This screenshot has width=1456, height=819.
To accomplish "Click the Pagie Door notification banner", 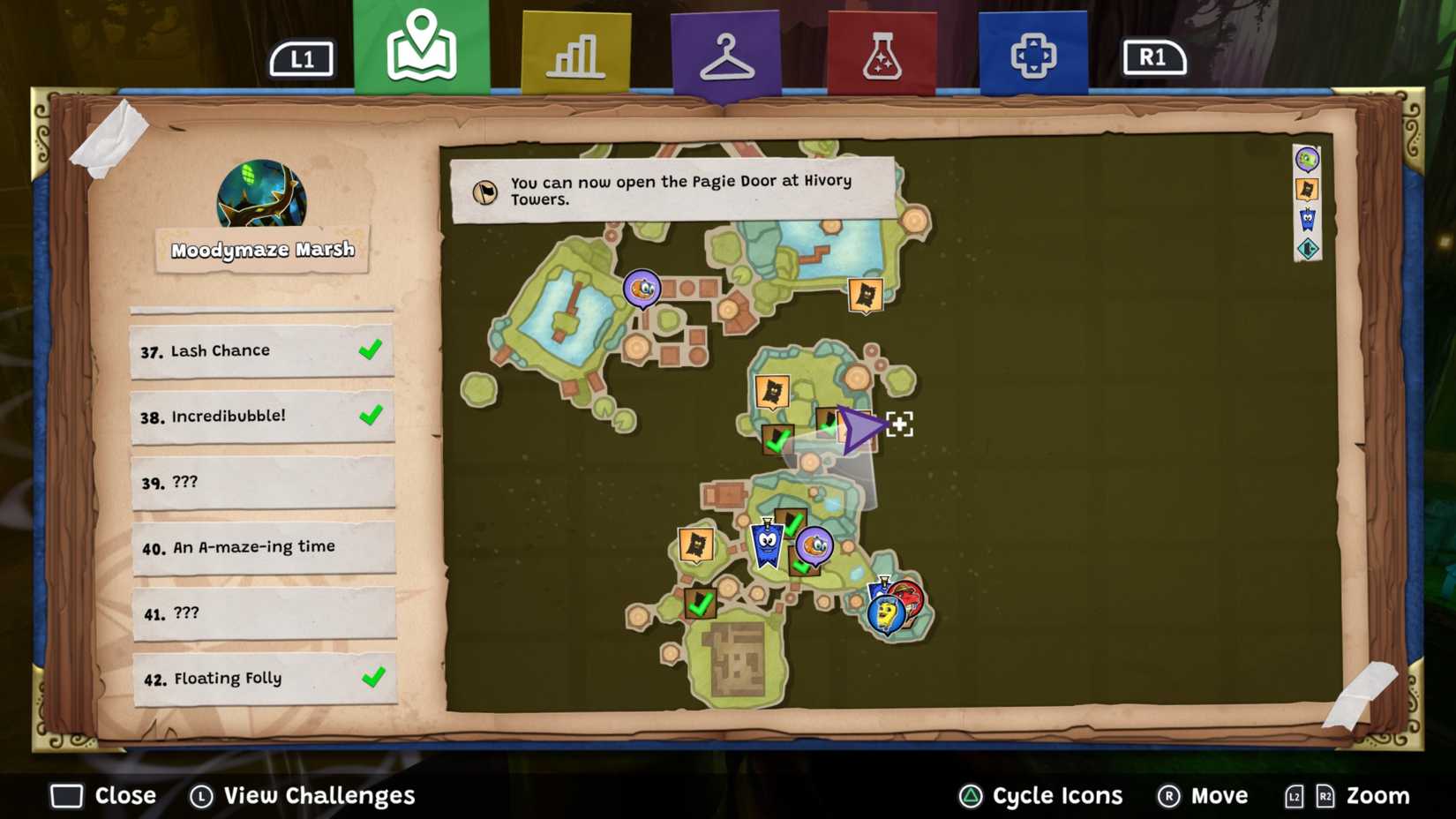I will 672,190.
